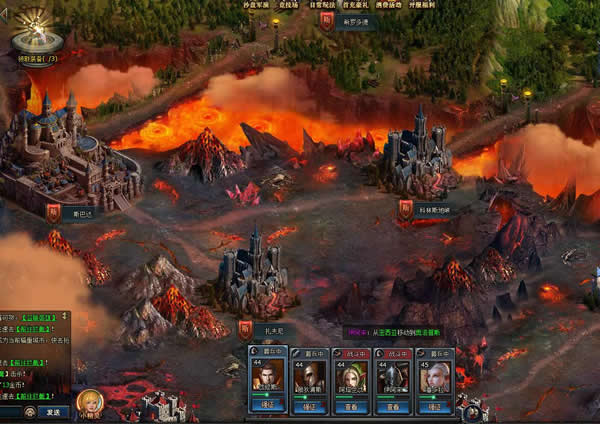600x424 pixels.
Task: Select the 扎卡尼 city label
Action: pyautogui.click(x=274, y=327)
